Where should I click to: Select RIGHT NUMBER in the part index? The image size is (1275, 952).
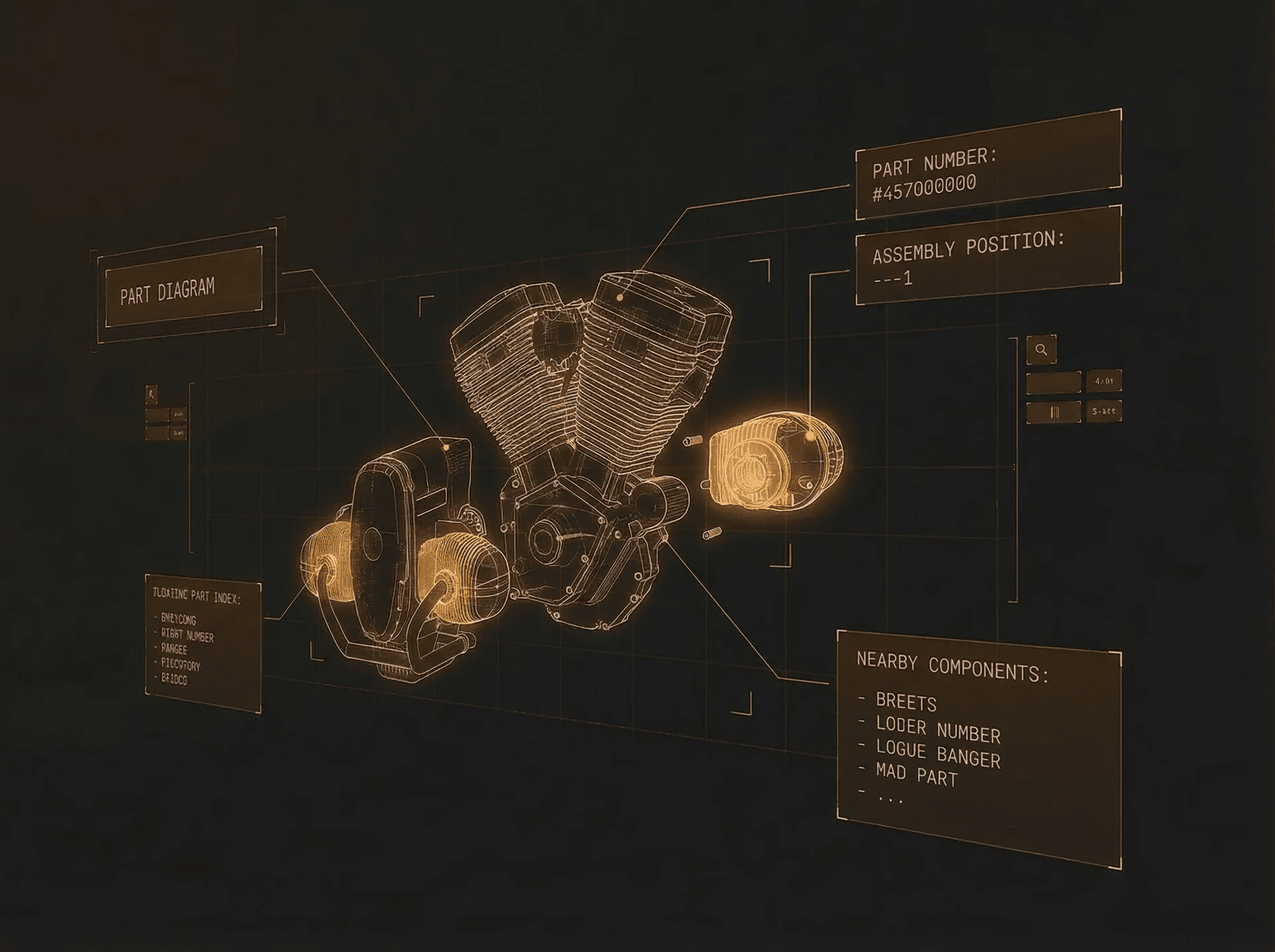click(187, 635)
